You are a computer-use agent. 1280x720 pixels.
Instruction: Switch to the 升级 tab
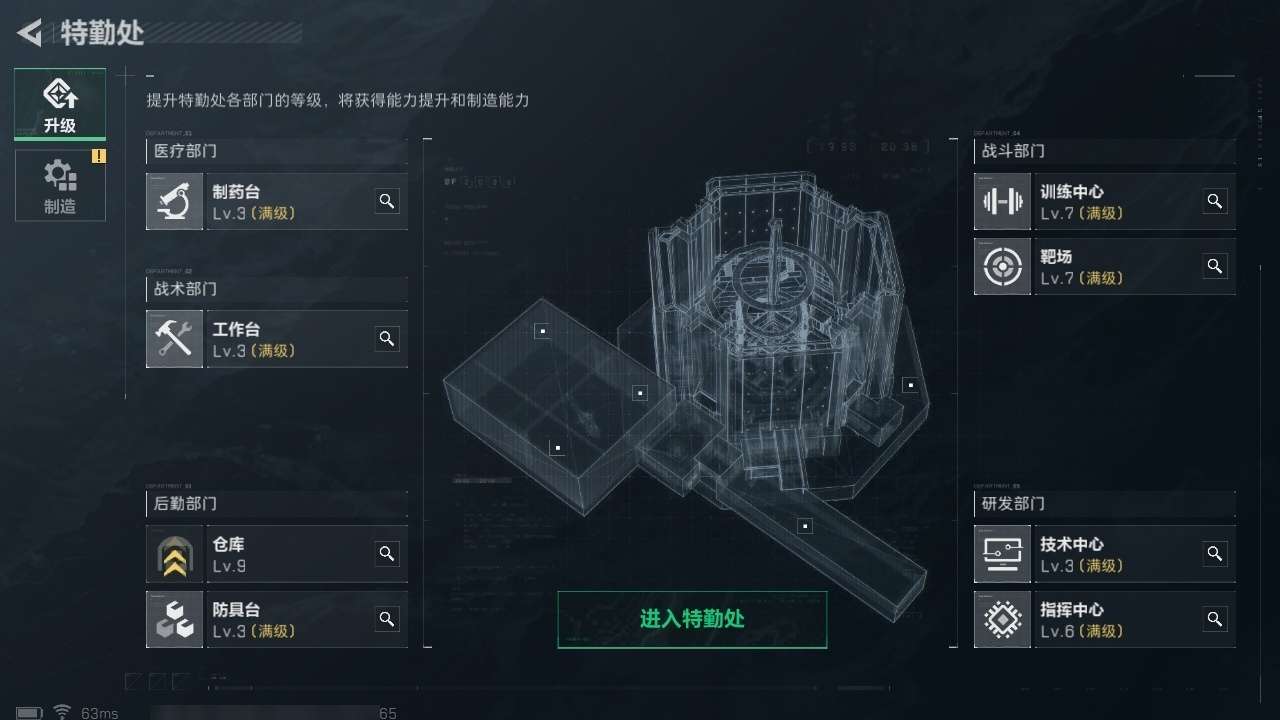click(60, 104)
